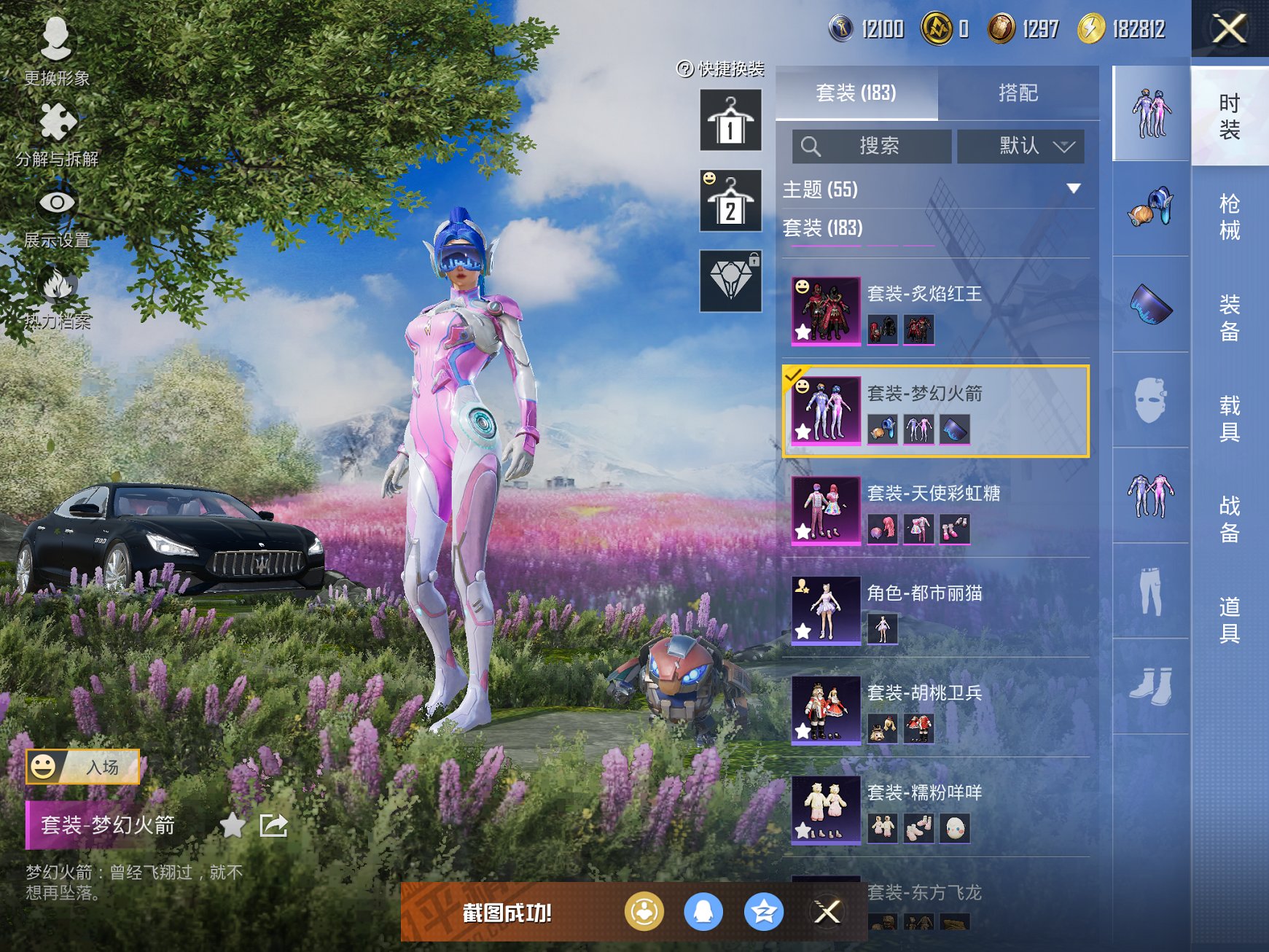Close the wardrobe screen
Image resolution: width=1269 pixels, height=952 pixels.
(1229, 29)
